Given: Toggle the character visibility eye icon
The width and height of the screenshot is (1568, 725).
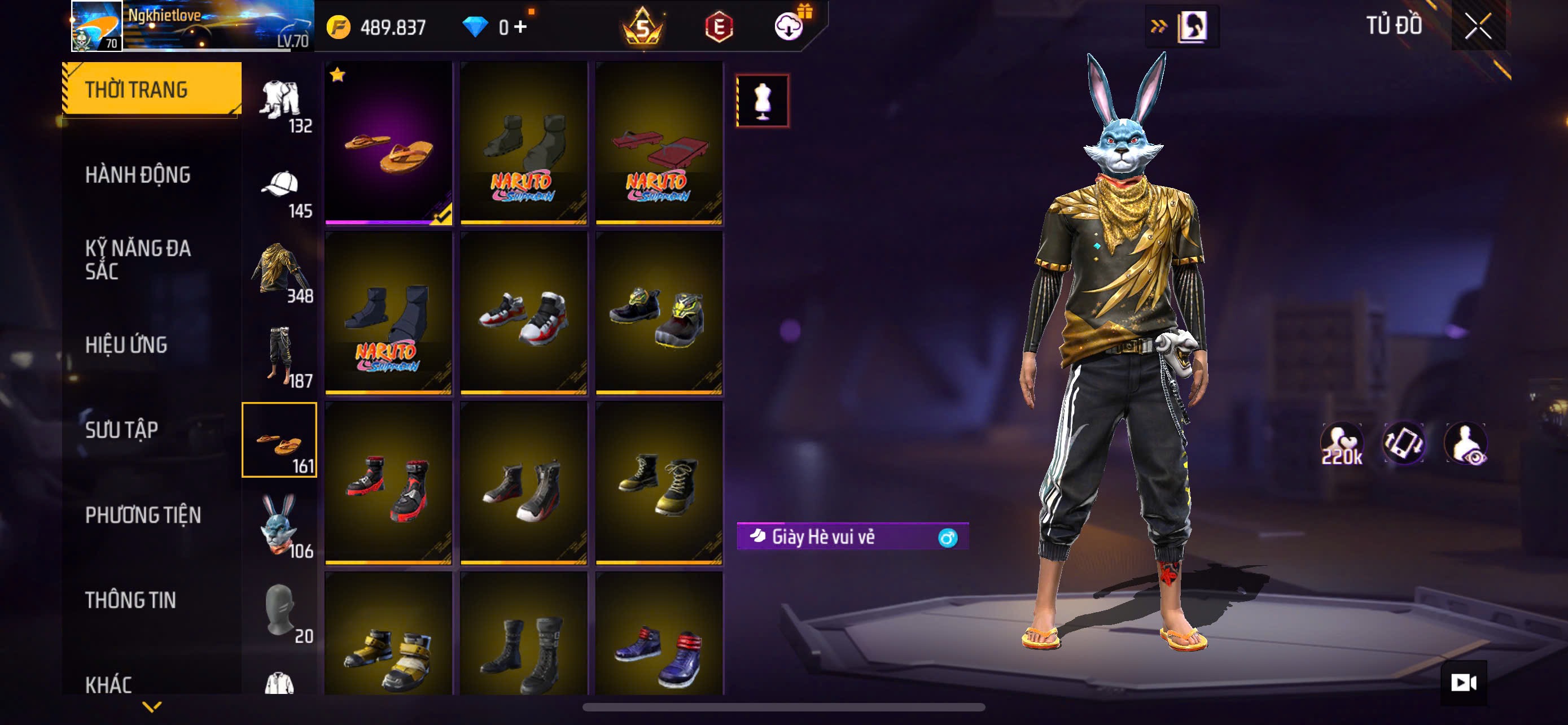Looking at the screenshot, I should click(1467, 444).
